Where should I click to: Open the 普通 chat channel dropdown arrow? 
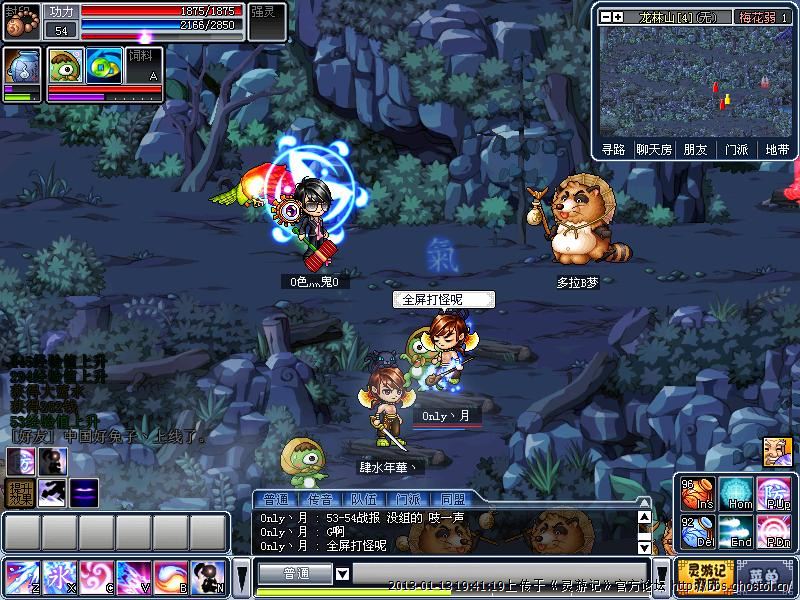click(342, 574)
